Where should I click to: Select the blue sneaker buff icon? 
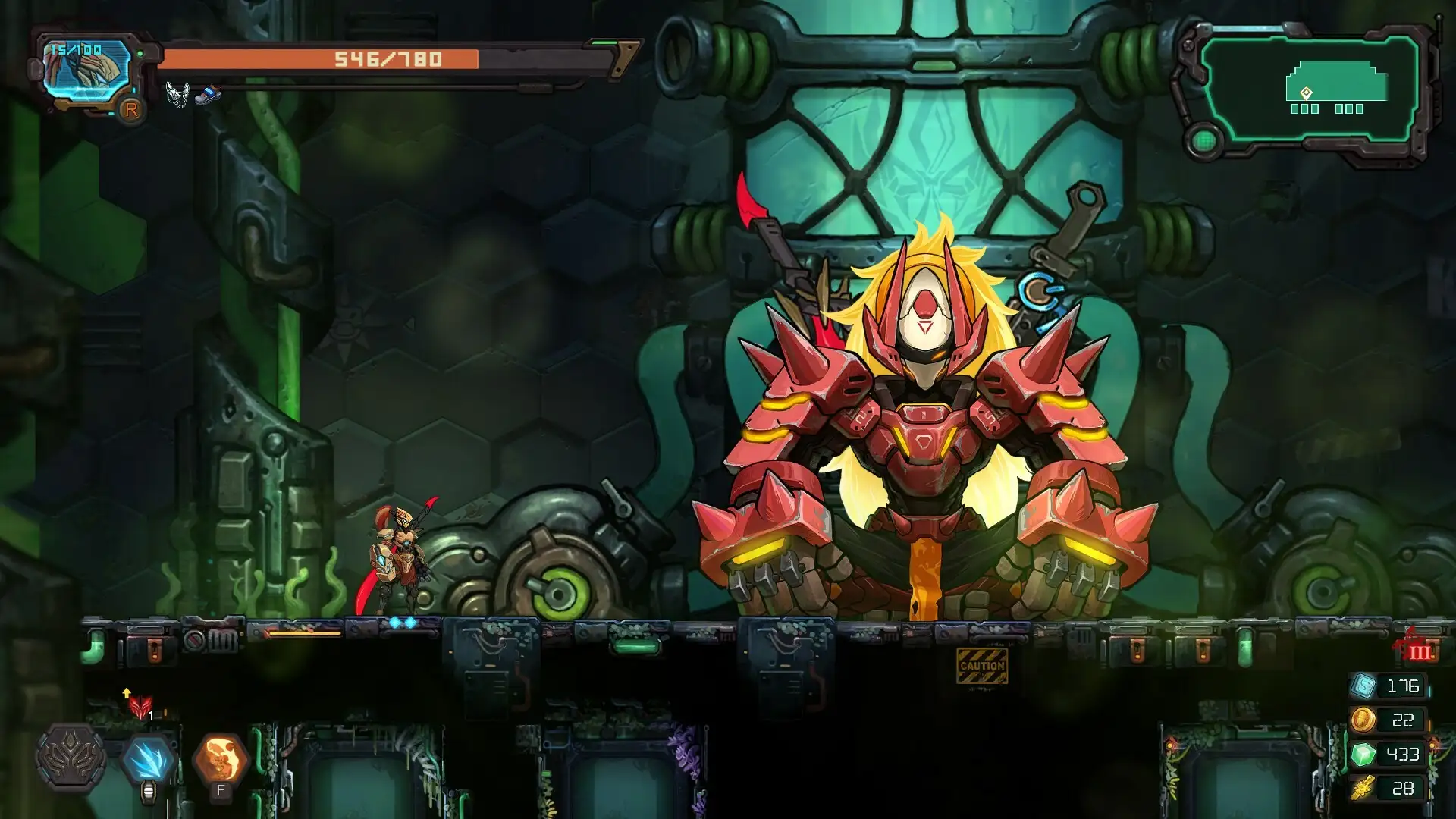click(207, 96)
